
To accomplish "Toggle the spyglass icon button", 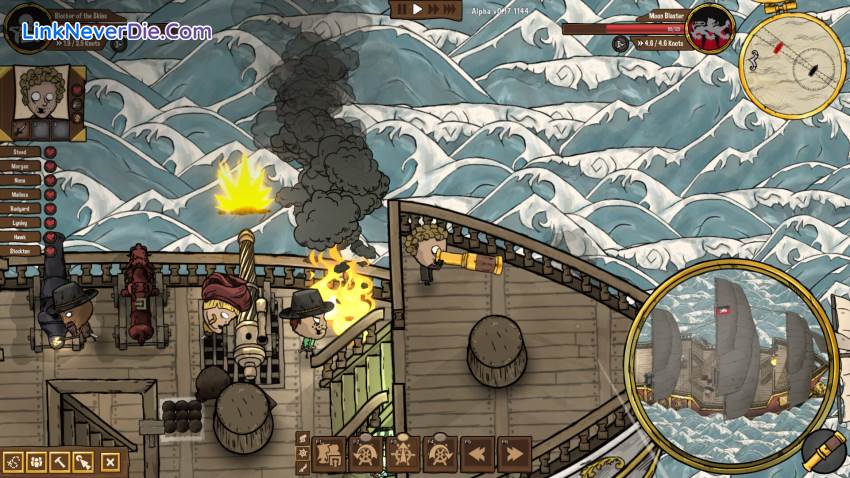I will (x=822, y=451).
